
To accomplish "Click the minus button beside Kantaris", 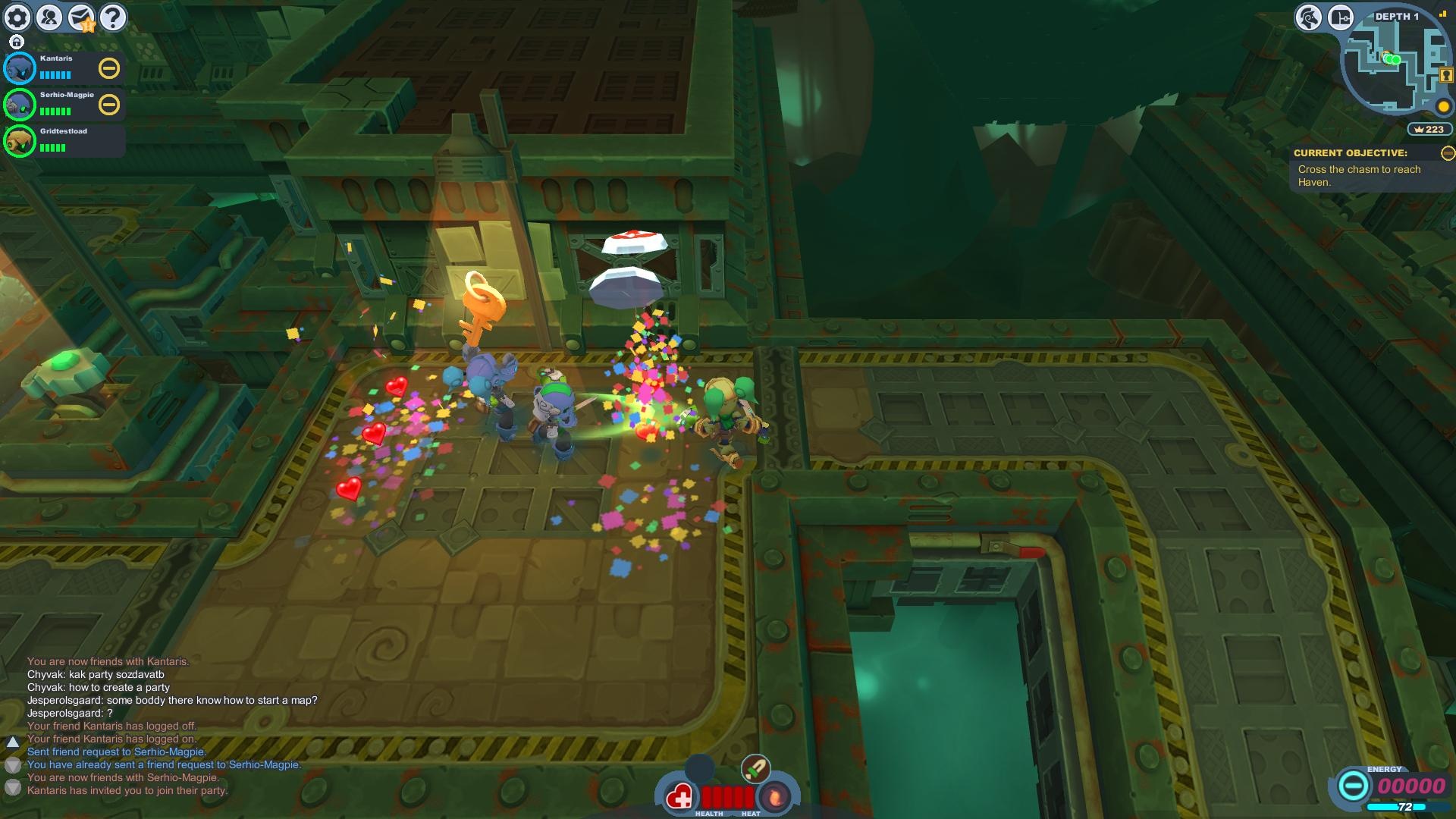I will coord(109,68).
